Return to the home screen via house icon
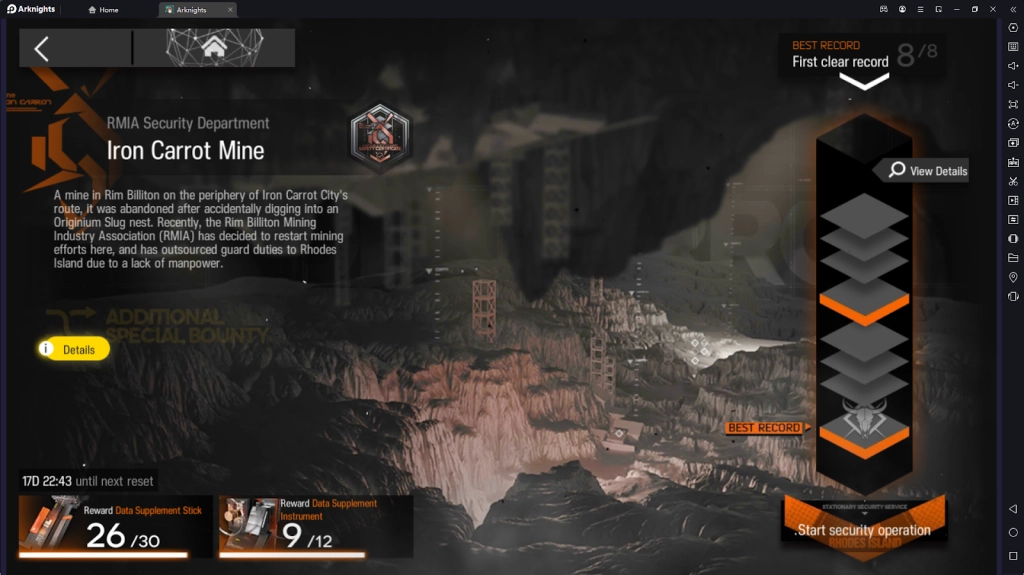This screenshot has width=1024, height=575. (x=214, y=47)
